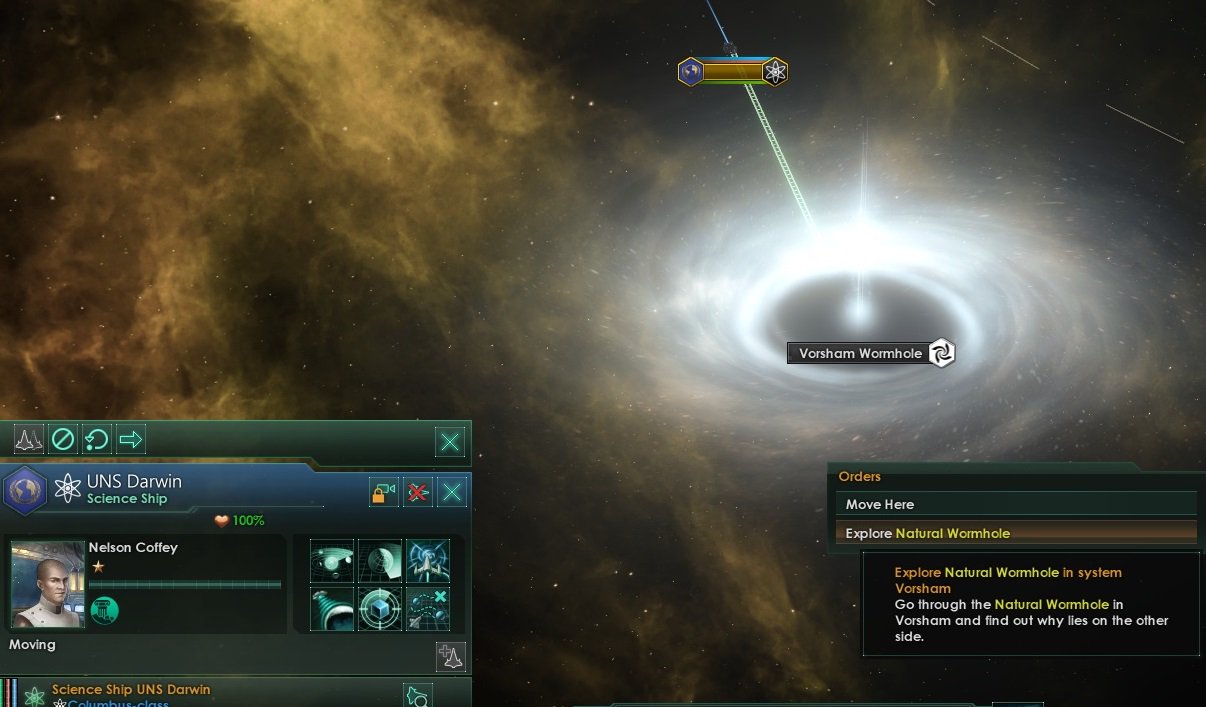Choose the Move Here order

pos(1015,505)
